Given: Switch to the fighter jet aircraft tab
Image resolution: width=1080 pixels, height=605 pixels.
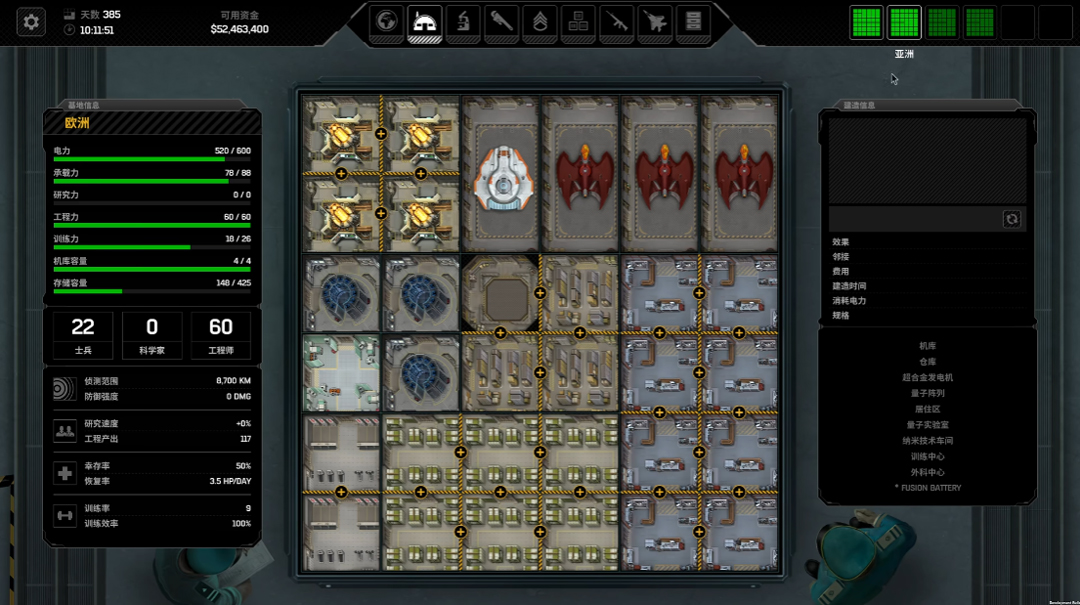Looking at the screenshot, I should tap(654, 21).
